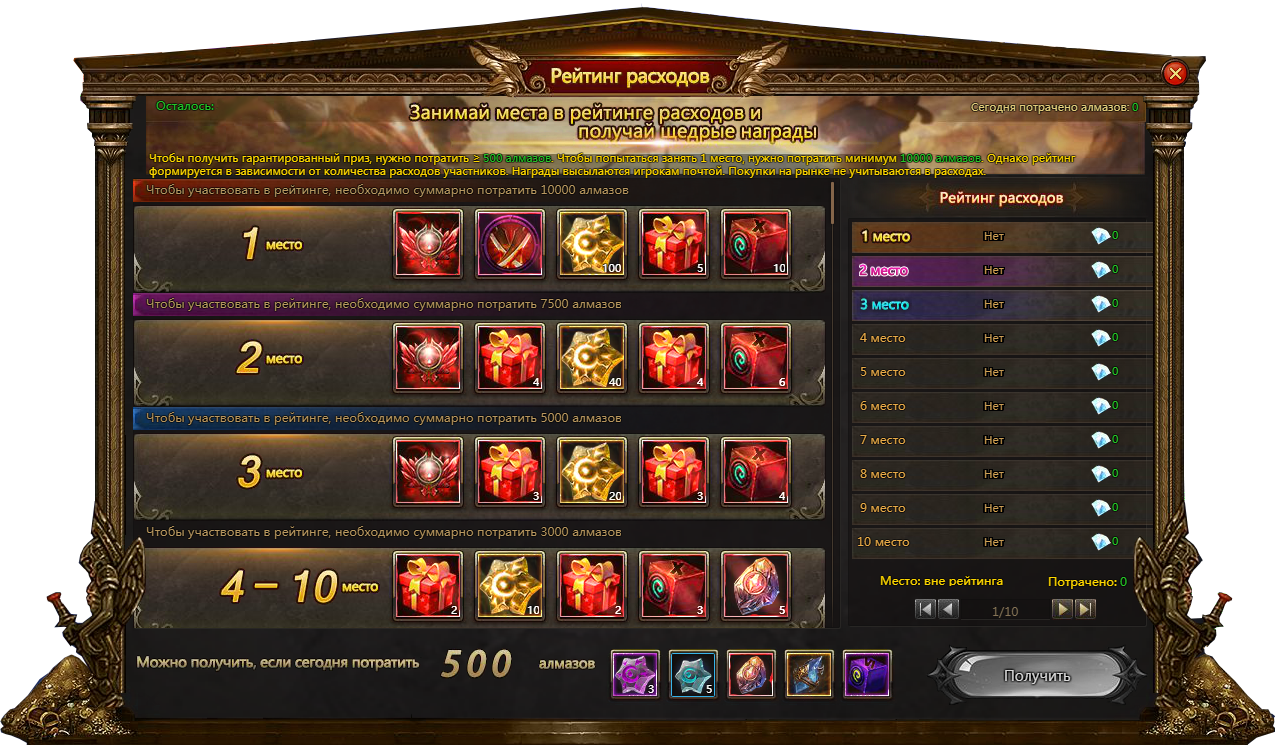
Task: Select the 10 место row in the ranking list
Action: [x=1000, y=542]
